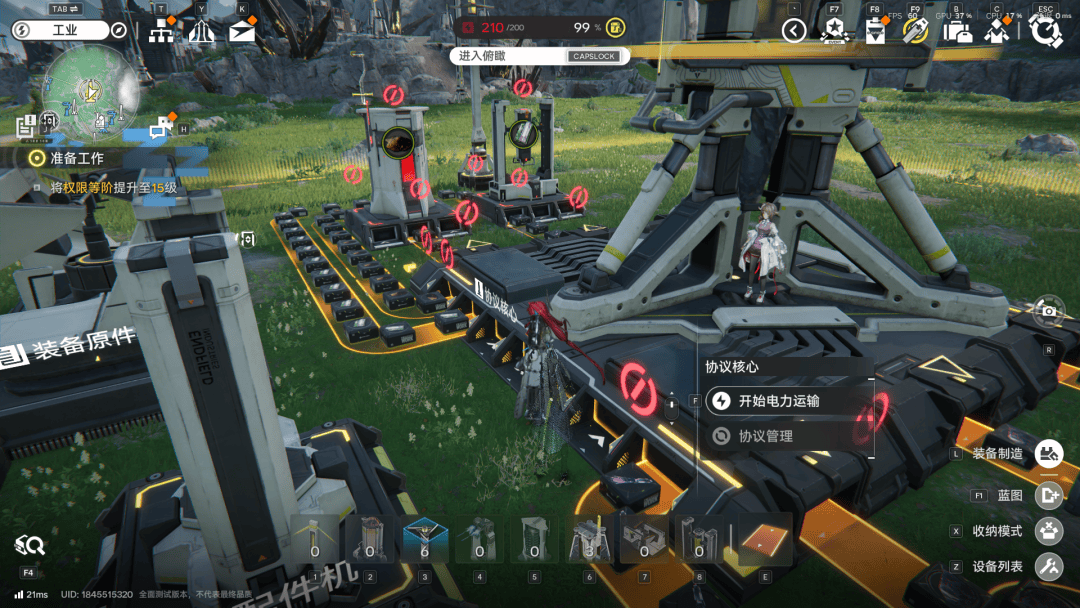Screen dimensions: 1080x608
Task: Open the compass icon beside 工业
Action: click(119, 30)
